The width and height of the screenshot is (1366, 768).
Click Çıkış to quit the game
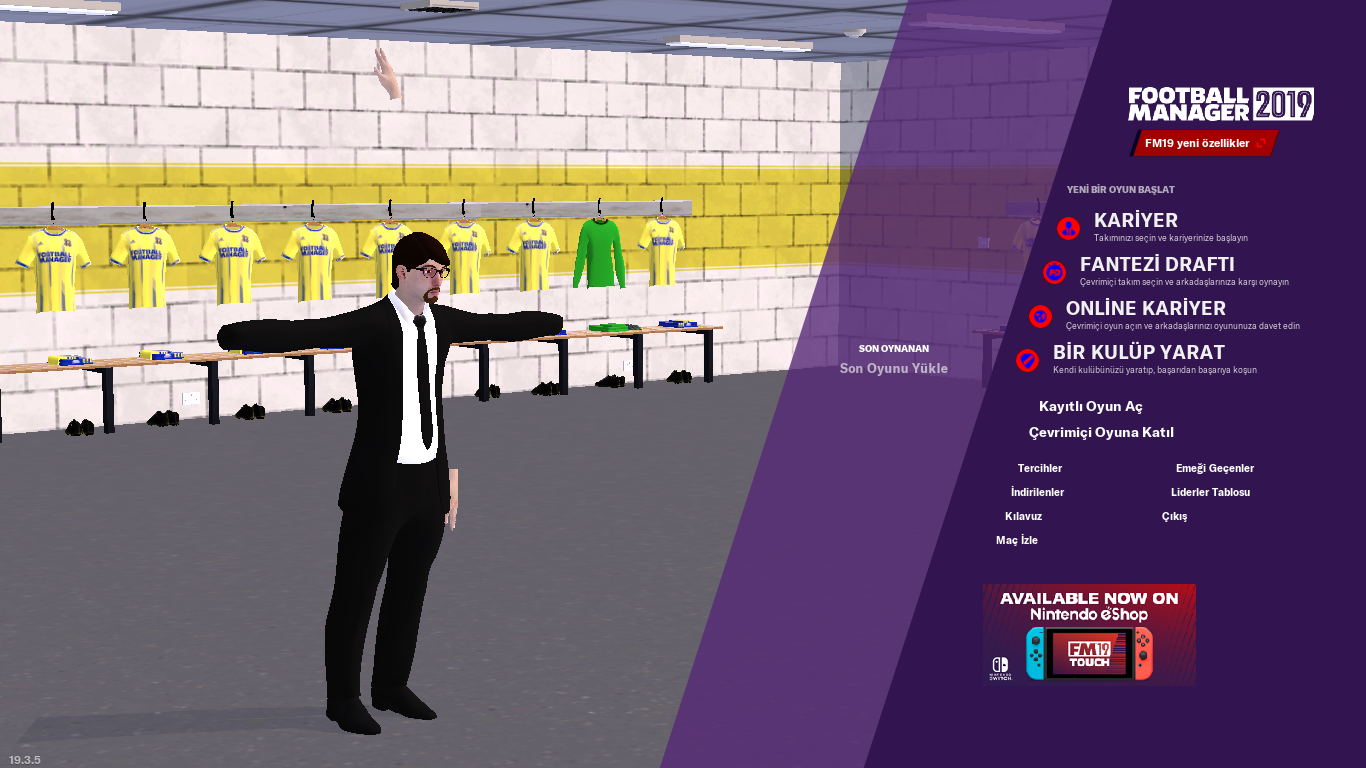pyautogui.click(x=1174, y=517)
